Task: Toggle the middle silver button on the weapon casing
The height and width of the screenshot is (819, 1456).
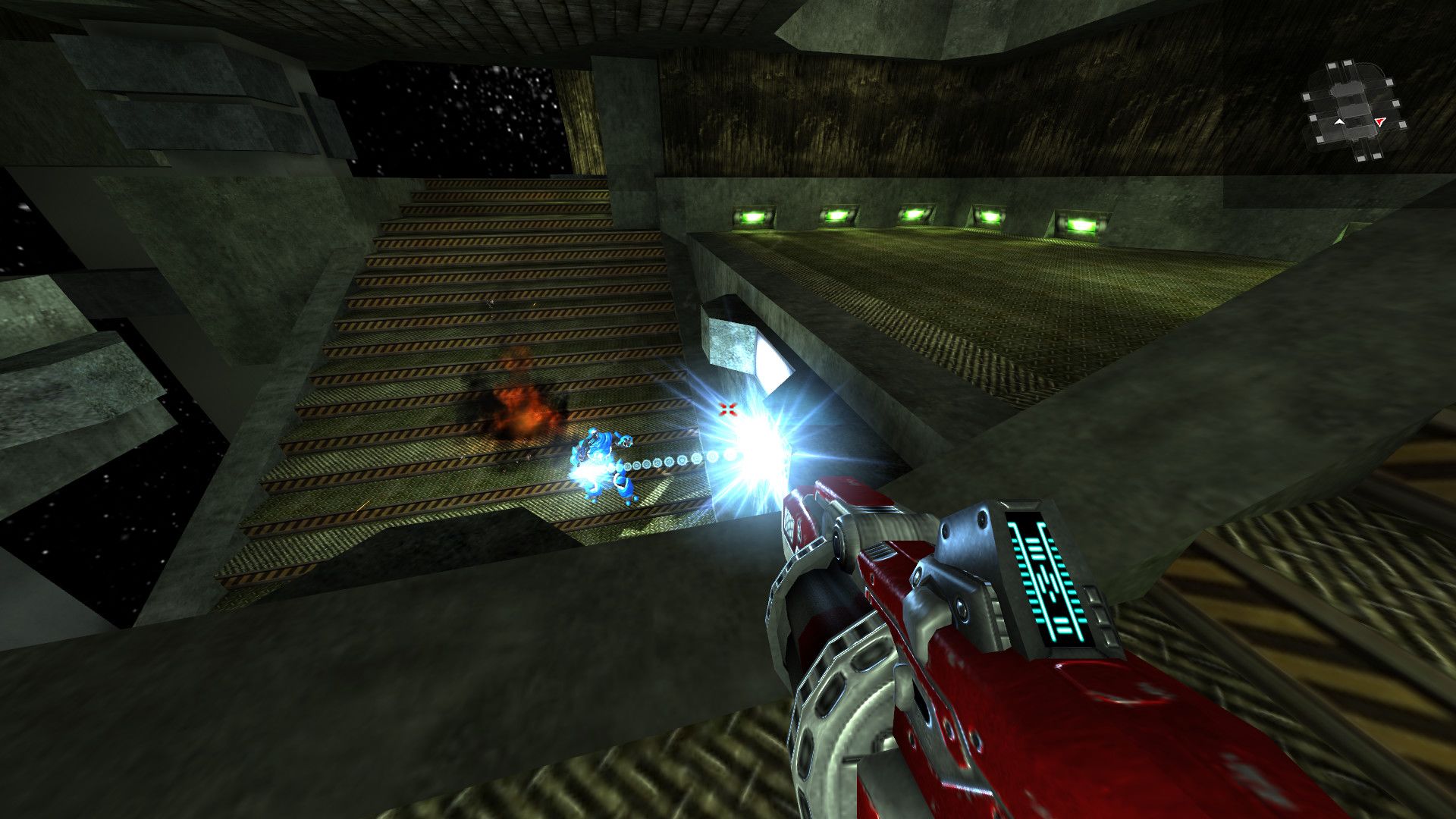Action: click(x=1100, y=616)
